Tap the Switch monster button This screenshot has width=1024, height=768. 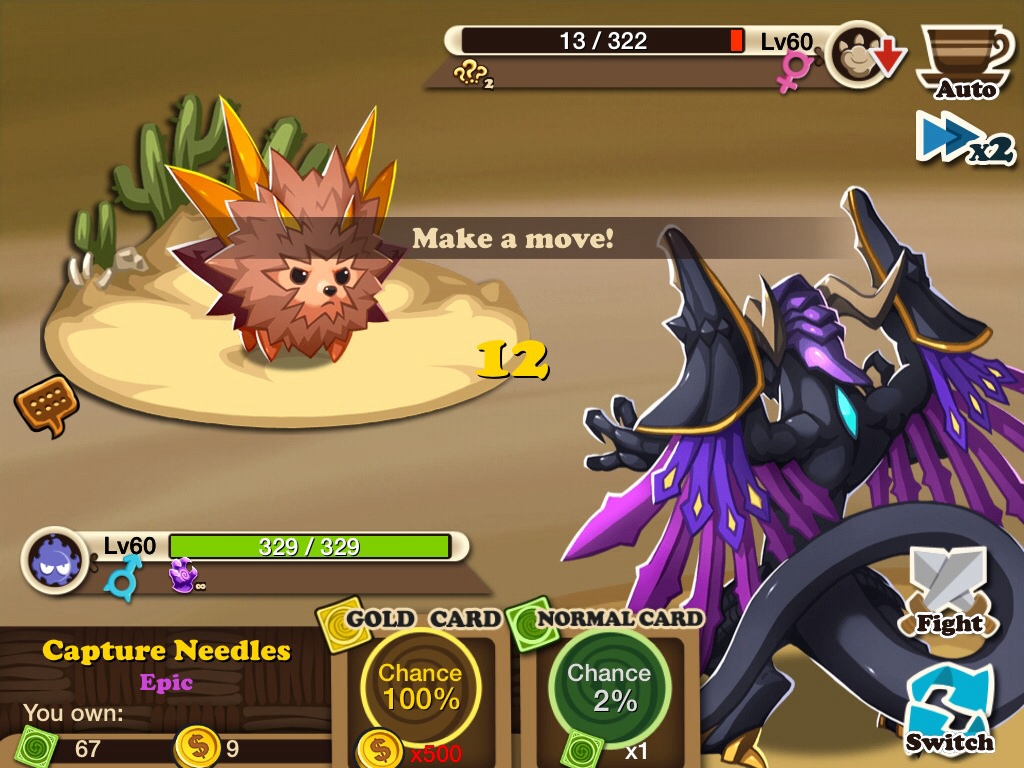(948, 712)
